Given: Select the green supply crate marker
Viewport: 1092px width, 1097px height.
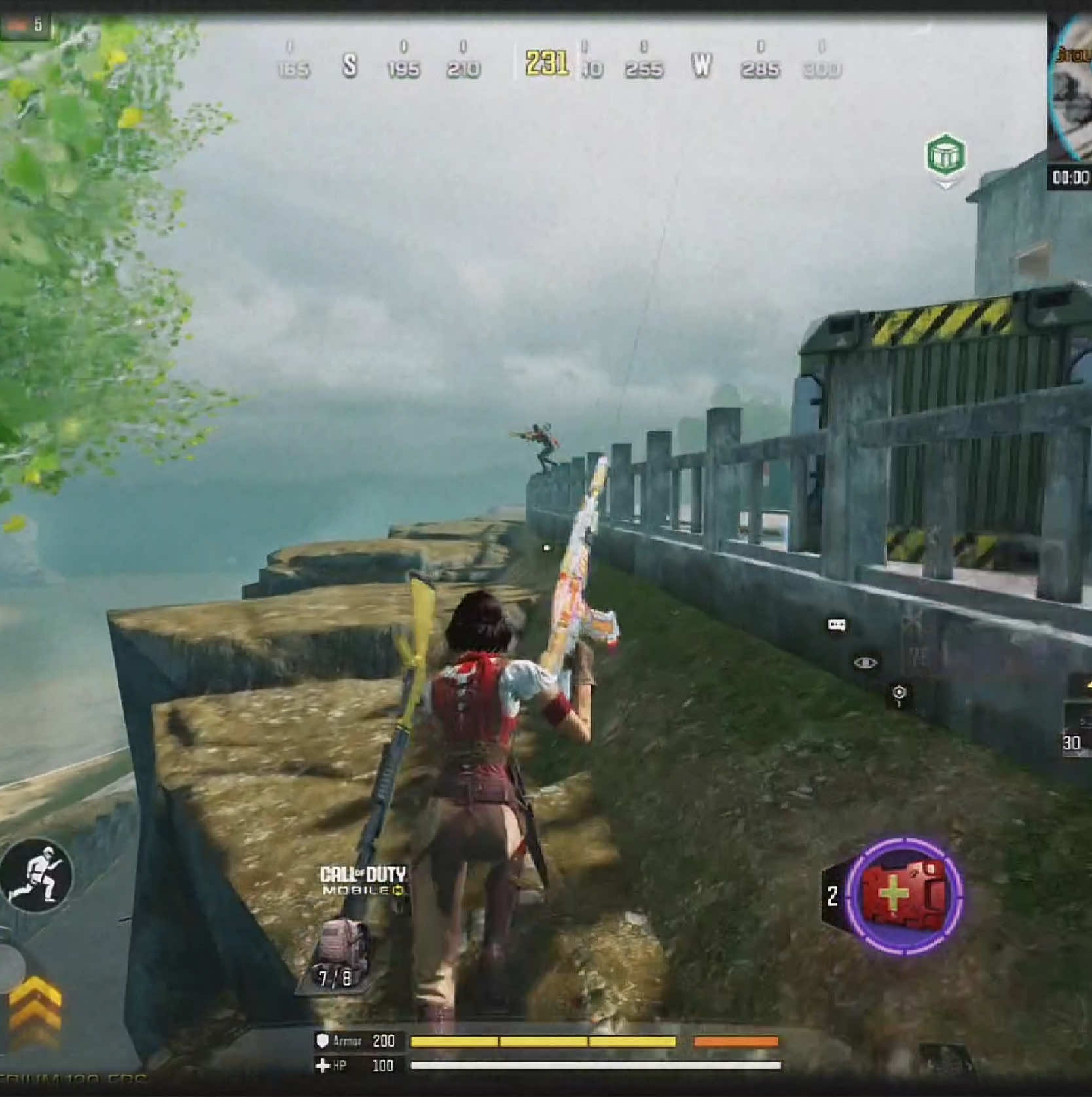Looking at the screenshot, I should [945, 156].
